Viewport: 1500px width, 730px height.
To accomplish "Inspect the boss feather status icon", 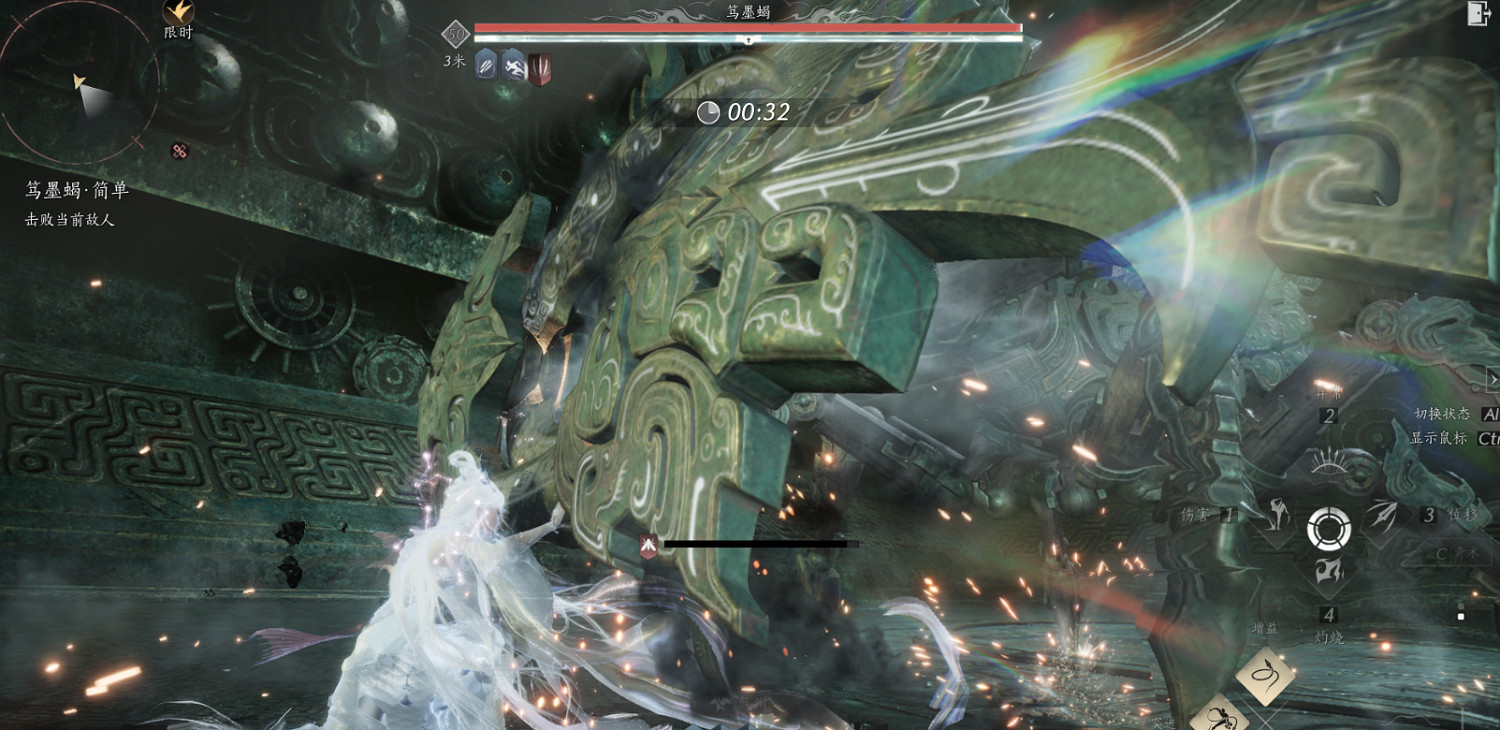I will pos(486,66).
